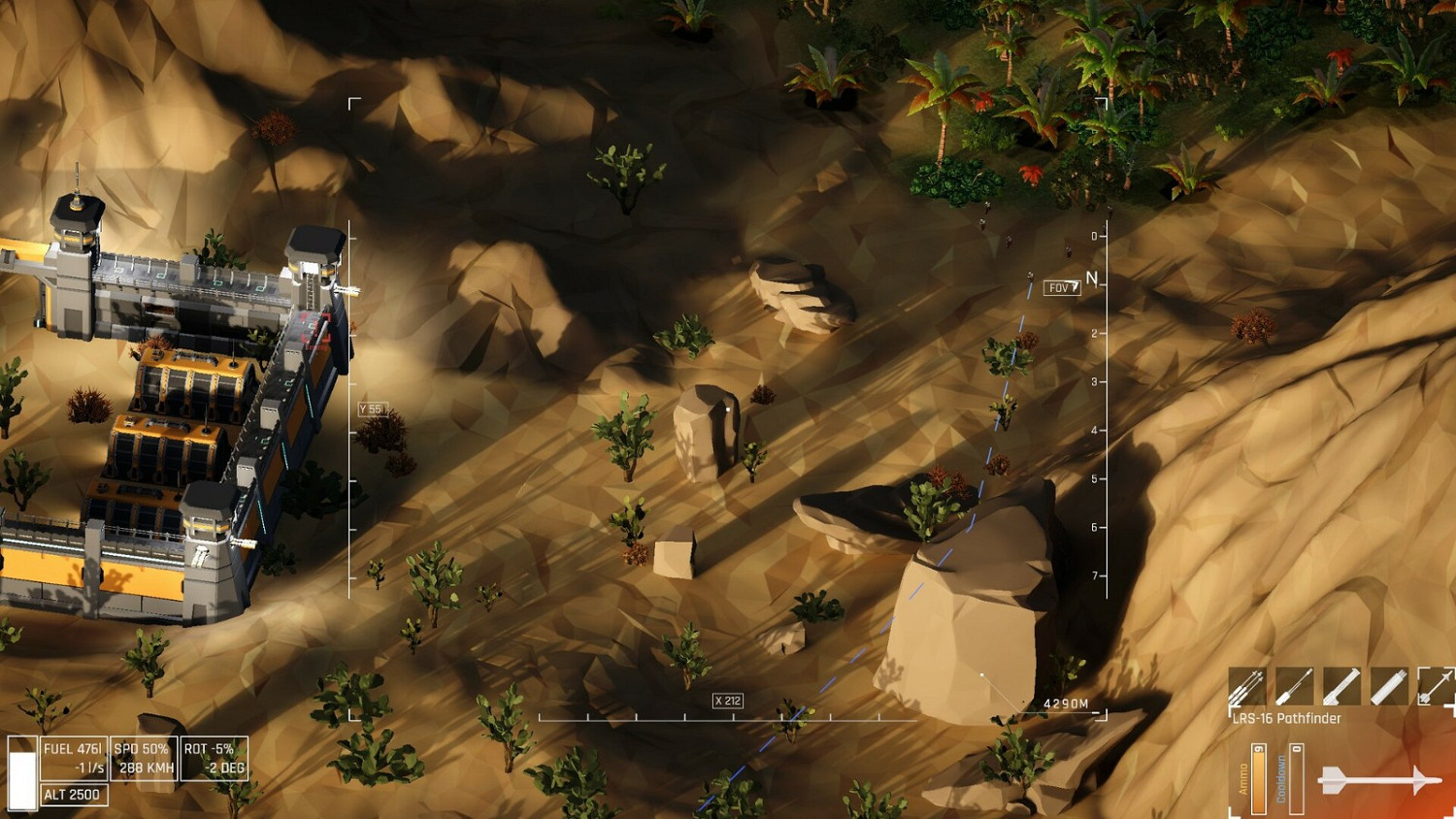Viewport: 1456px width, 819px height.
Task: Click the SPD 50% speed panel
Action: click(x=142, y=757)
